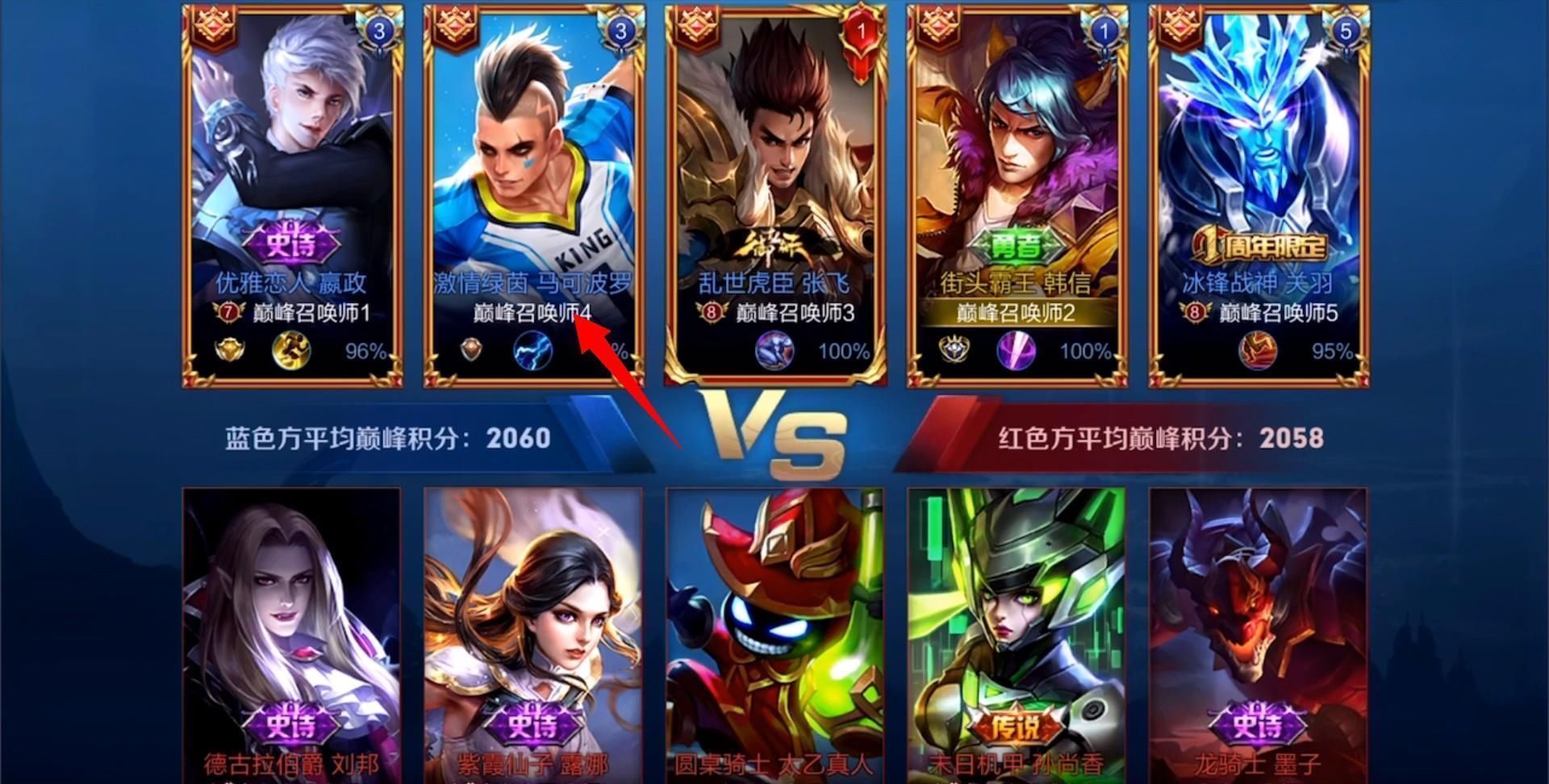Image resolution: width=1549 pixels, height=784 pixels.
Task: Click the 孙尚香 末日机甲 enemy card
Action: click(1016, 629)
